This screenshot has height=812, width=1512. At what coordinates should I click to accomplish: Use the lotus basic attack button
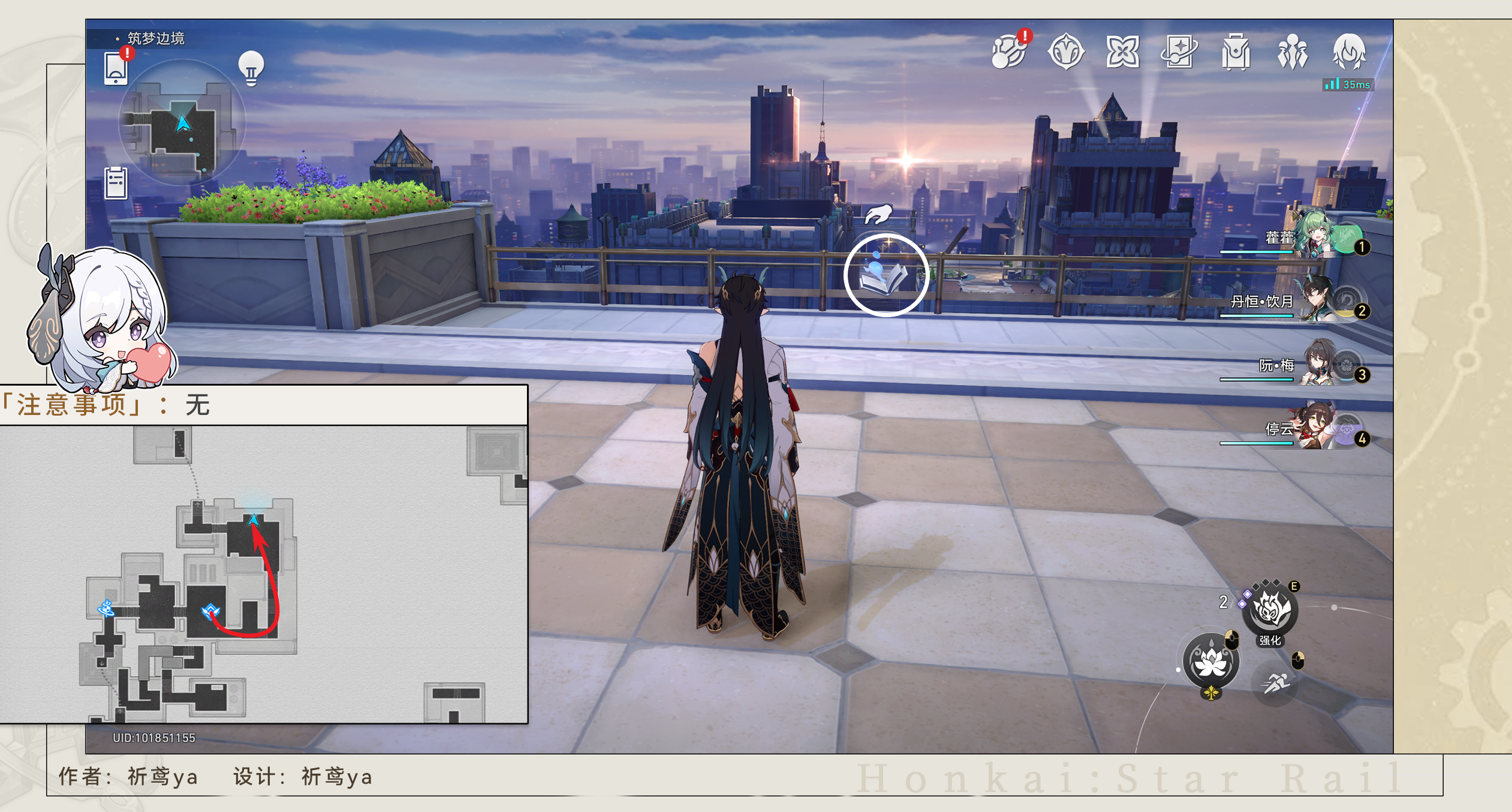pyautogui.click(x=1211, y=661)
